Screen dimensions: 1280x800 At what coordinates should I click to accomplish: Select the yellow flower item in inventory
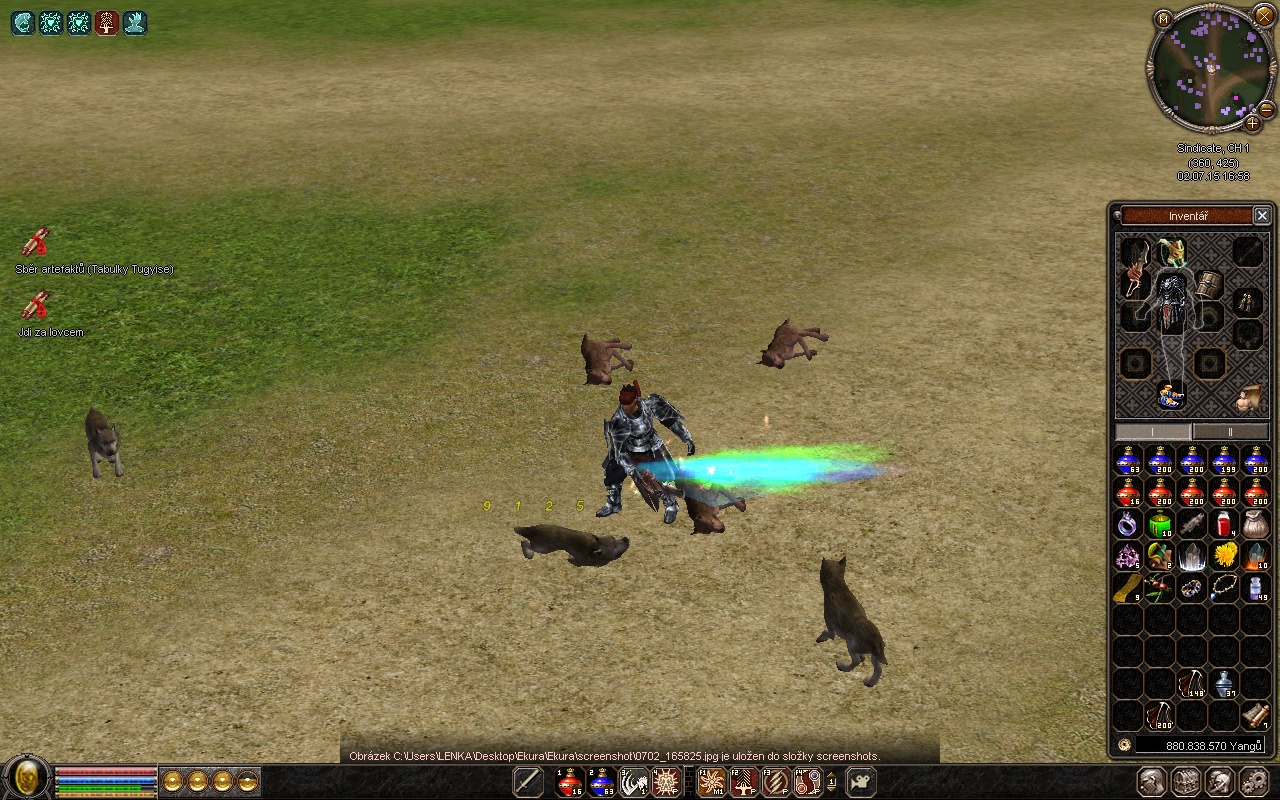pos(1224,555)
